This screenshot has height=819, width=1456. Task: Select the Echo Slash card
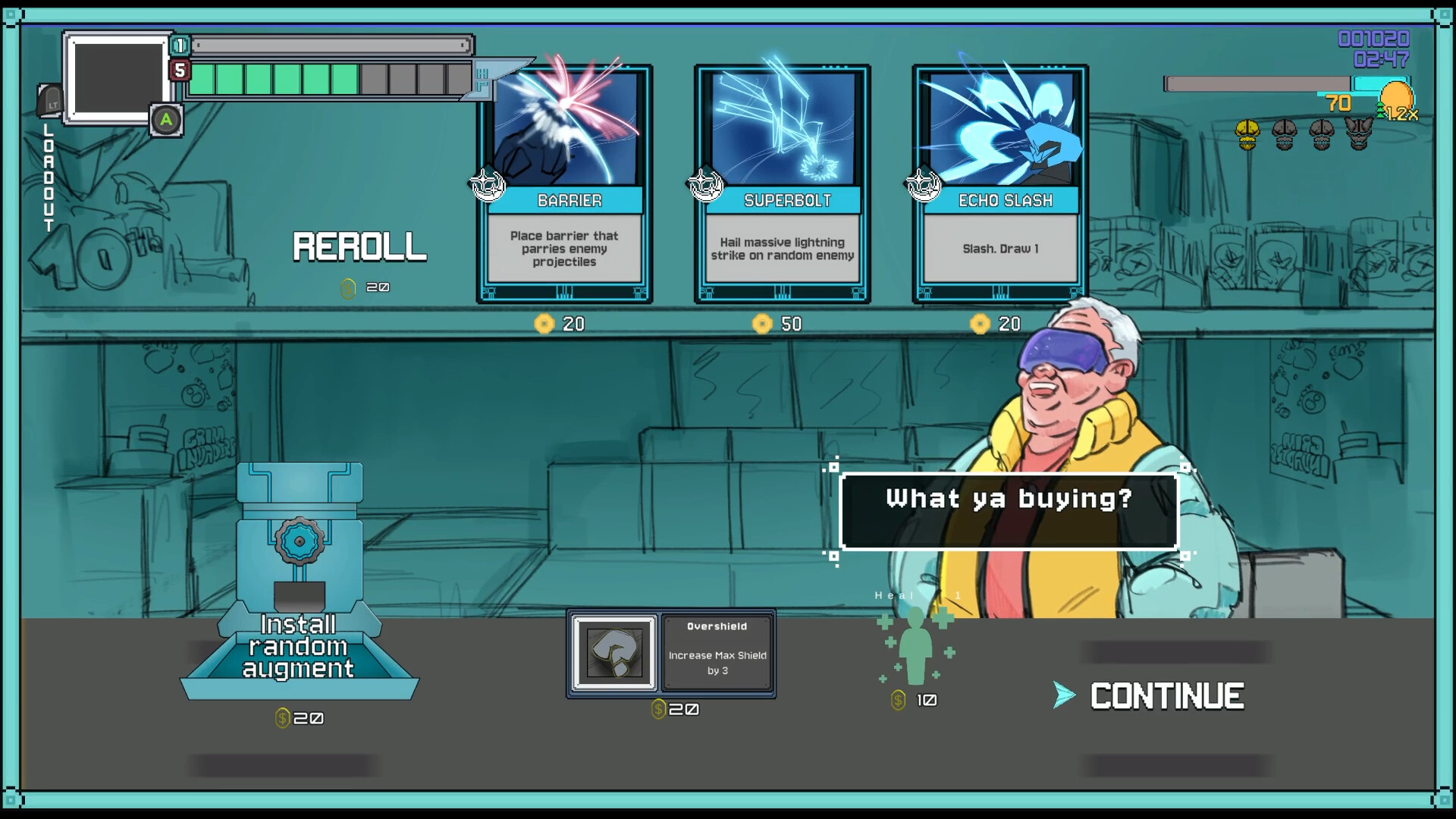tap(999, 182)
